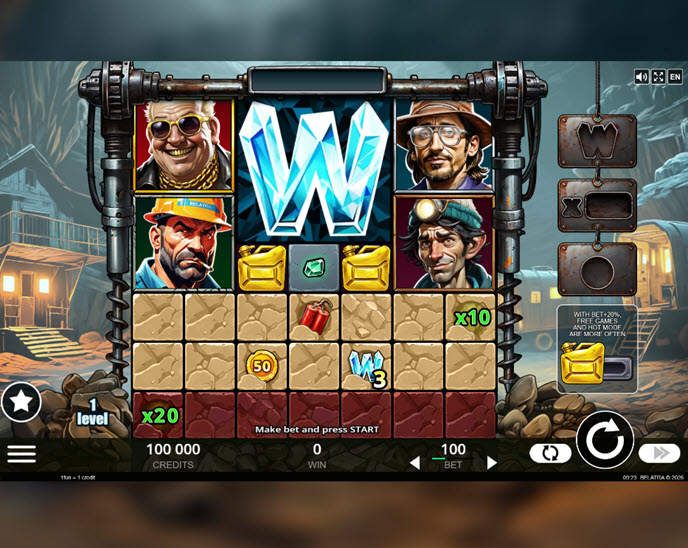
Task: Mute the game sound
Action: click(642, 76)
